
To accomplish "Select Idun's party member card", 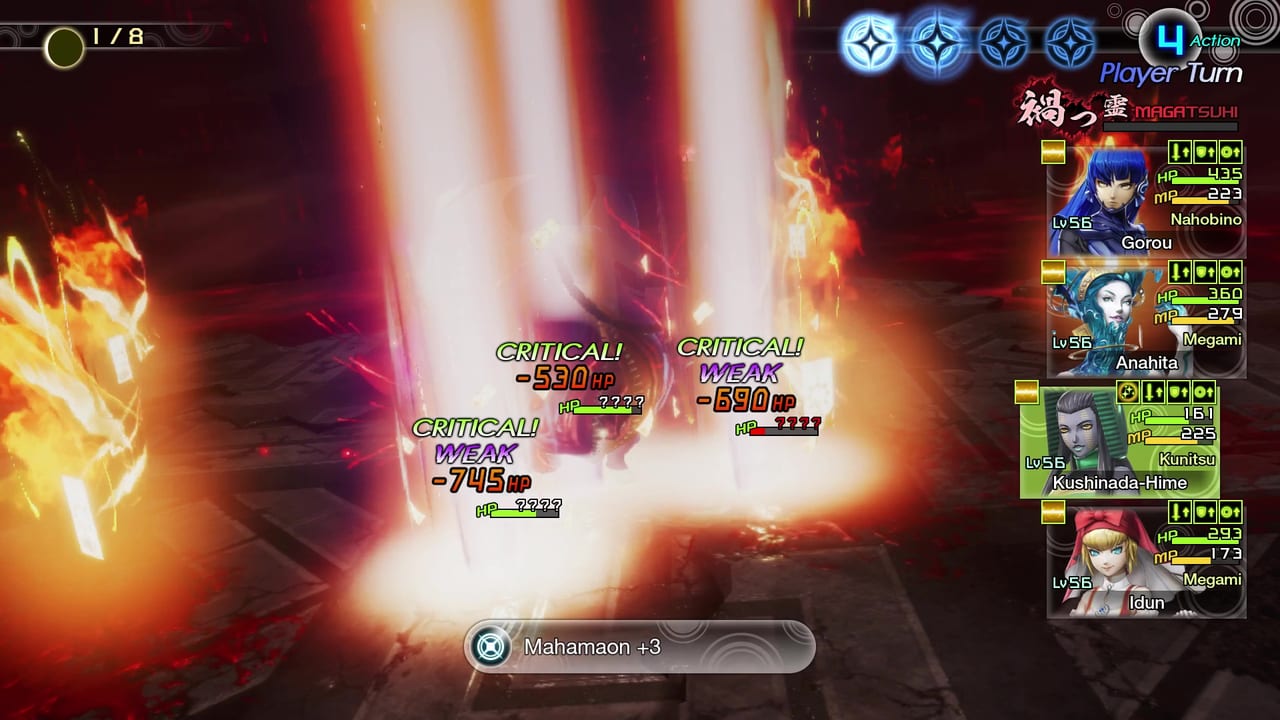I will tap(1145, 560).
